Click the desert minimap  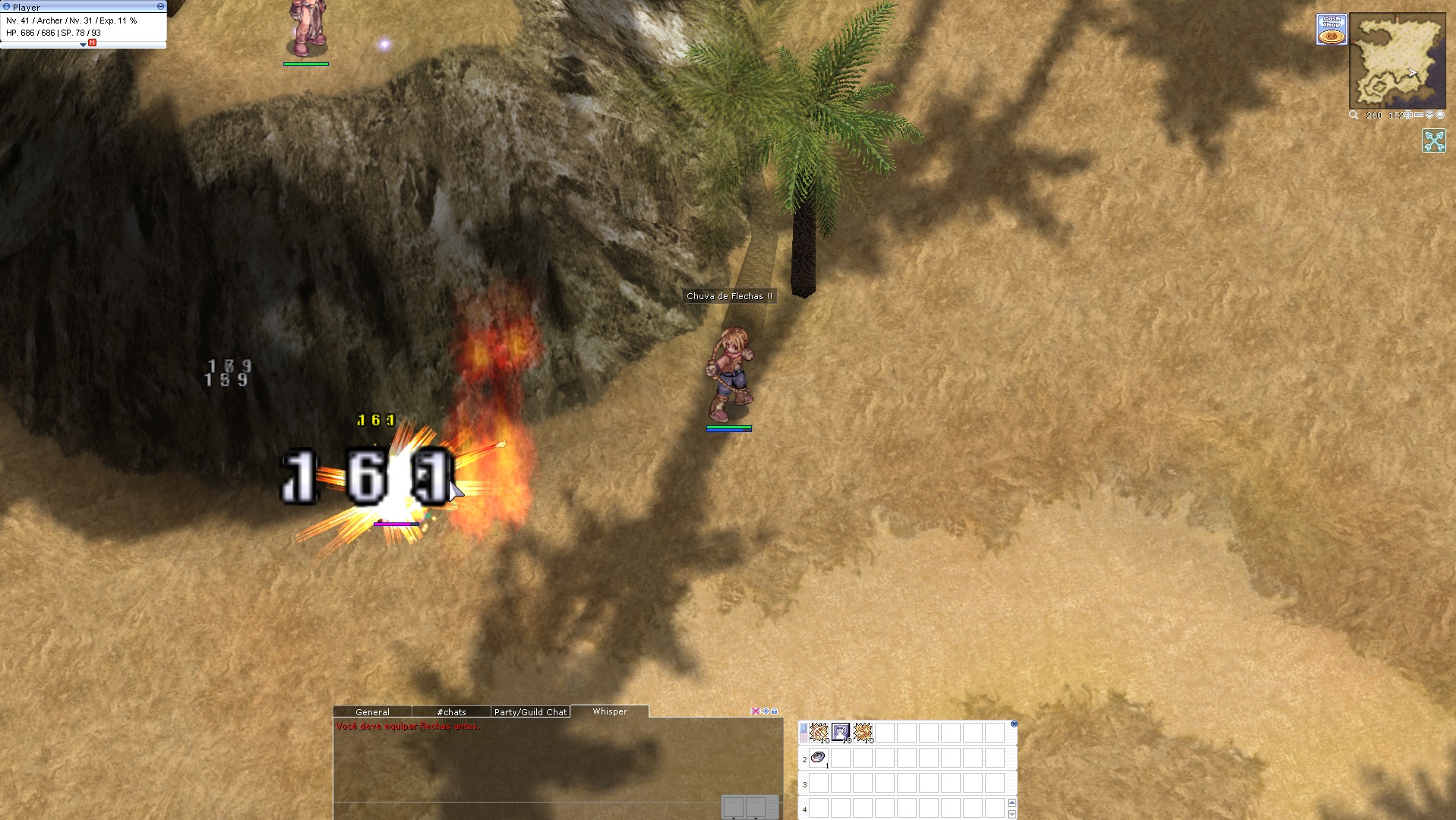[x=1398, y=62]
